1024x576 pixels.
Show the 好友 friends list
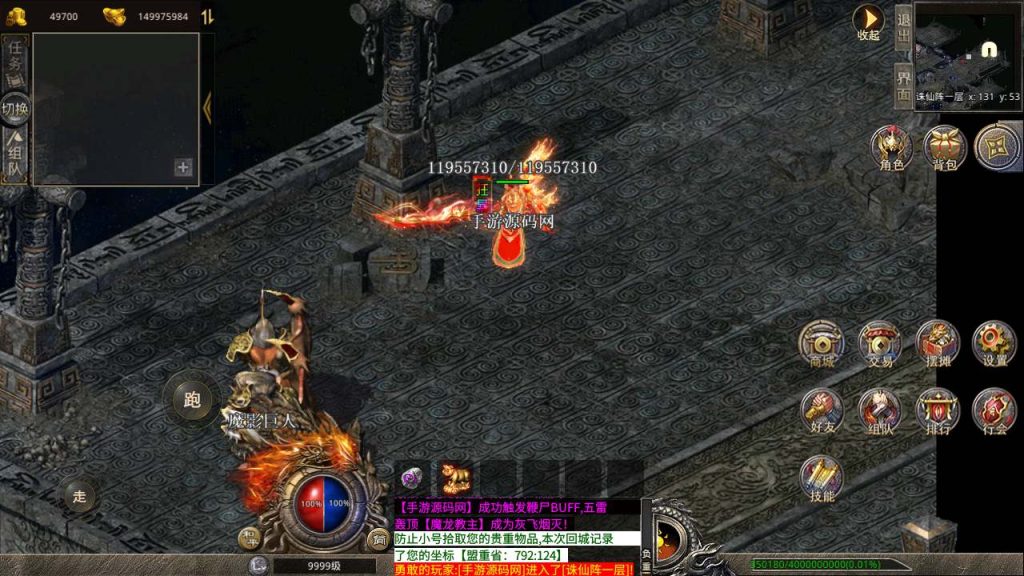click(821, 410)
